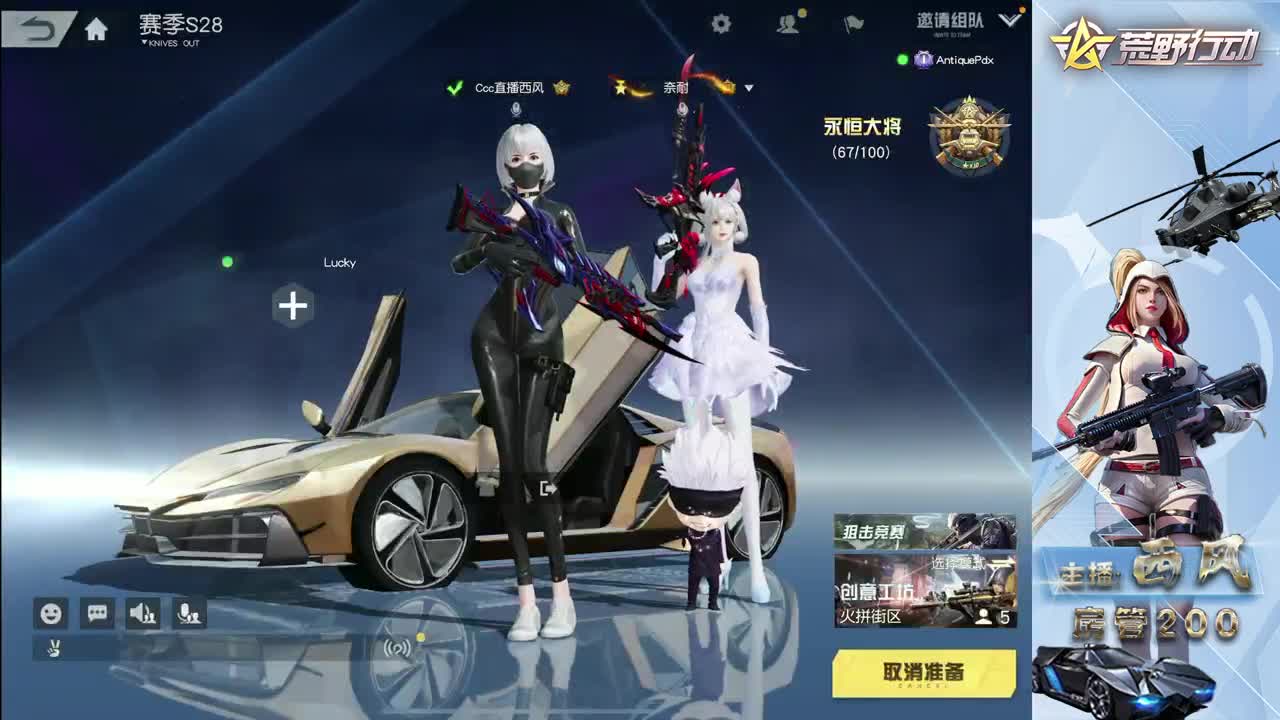Click the plus slot to invite teammate
1280x720 pixels.
[292, 306]
